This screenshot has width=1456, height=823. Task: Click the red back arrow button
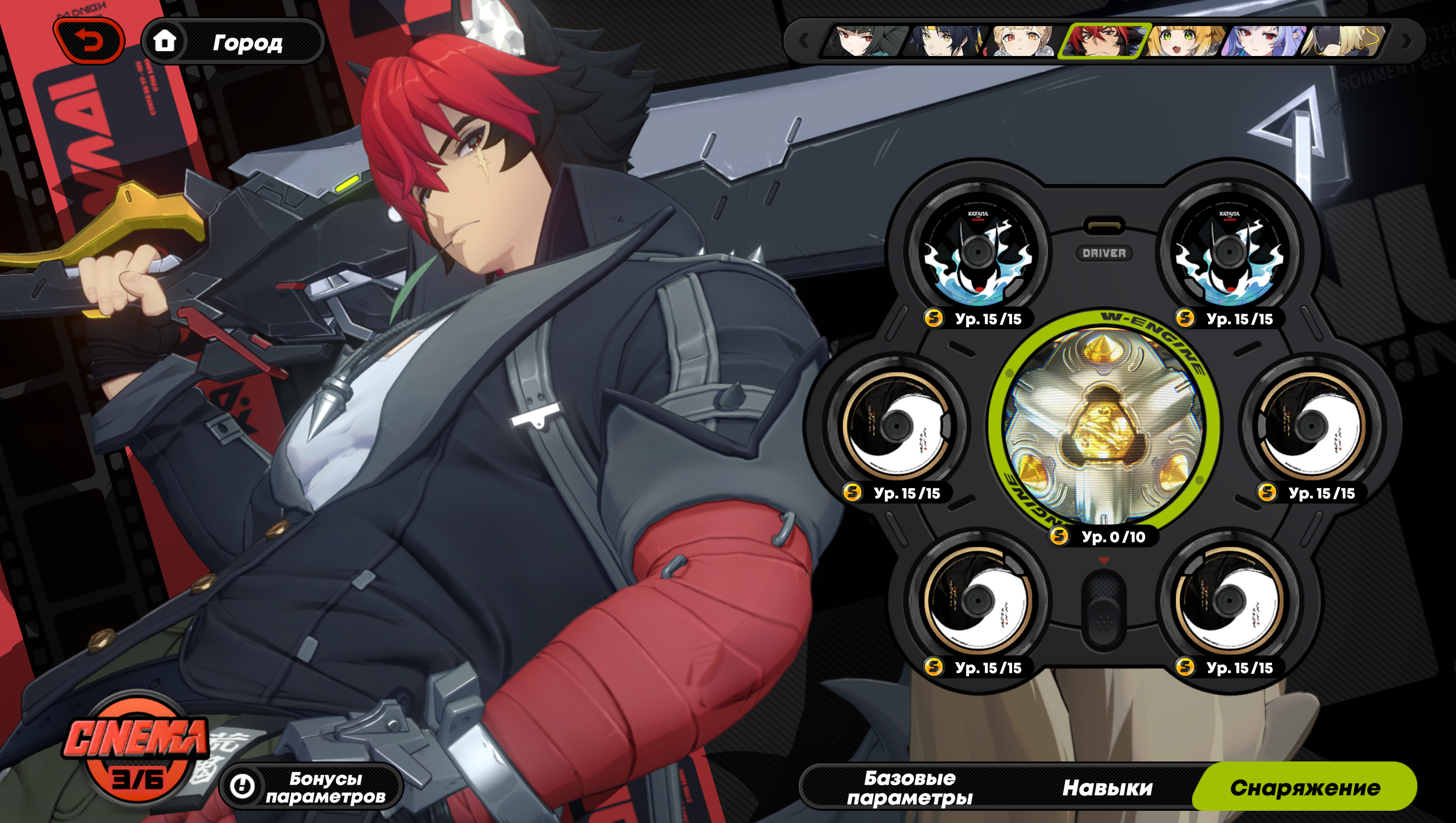(x=89, y=41)
